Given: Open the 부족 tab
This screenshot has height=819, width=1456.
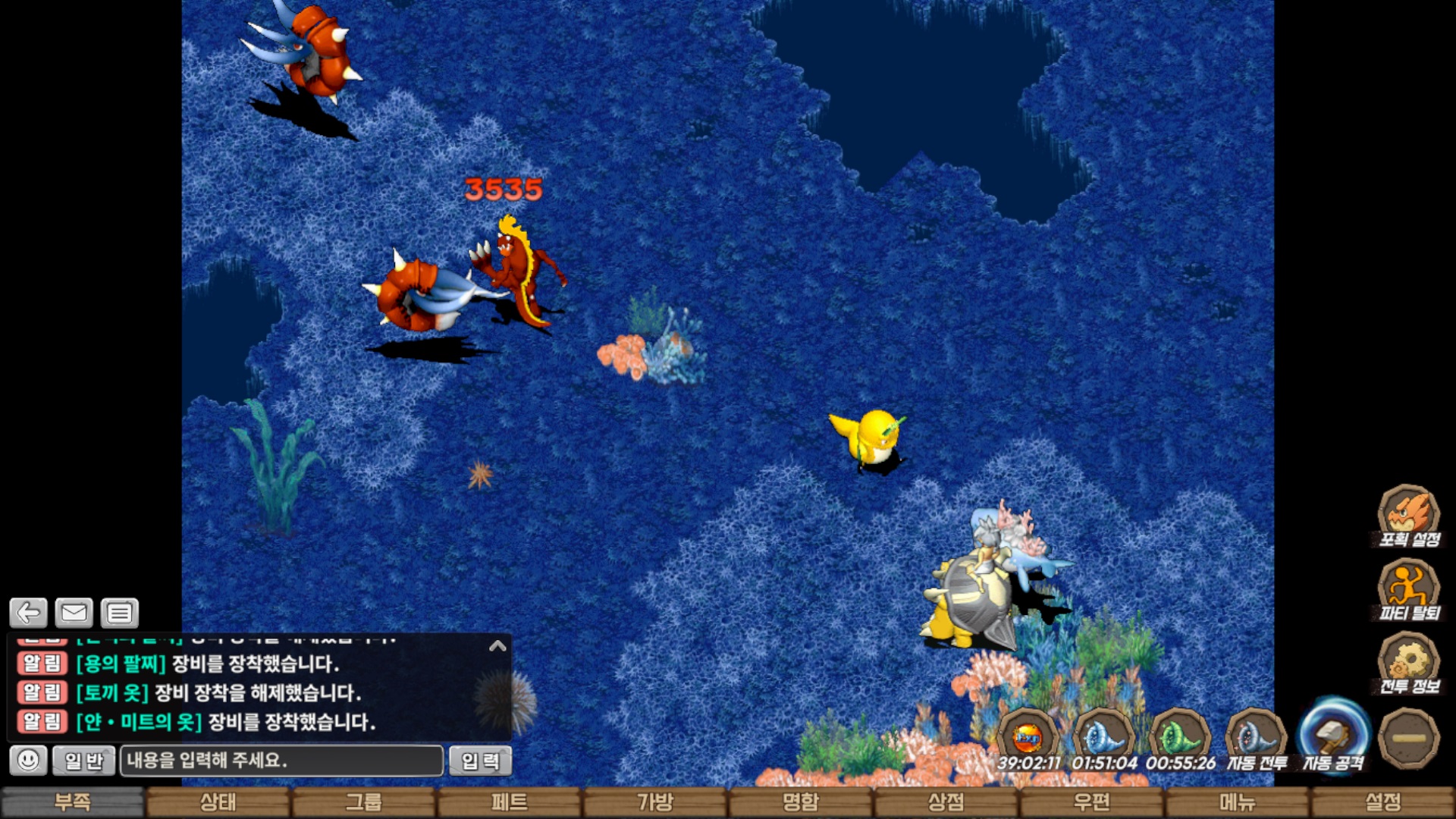Looking at the screenshot, I should point(73,802).
